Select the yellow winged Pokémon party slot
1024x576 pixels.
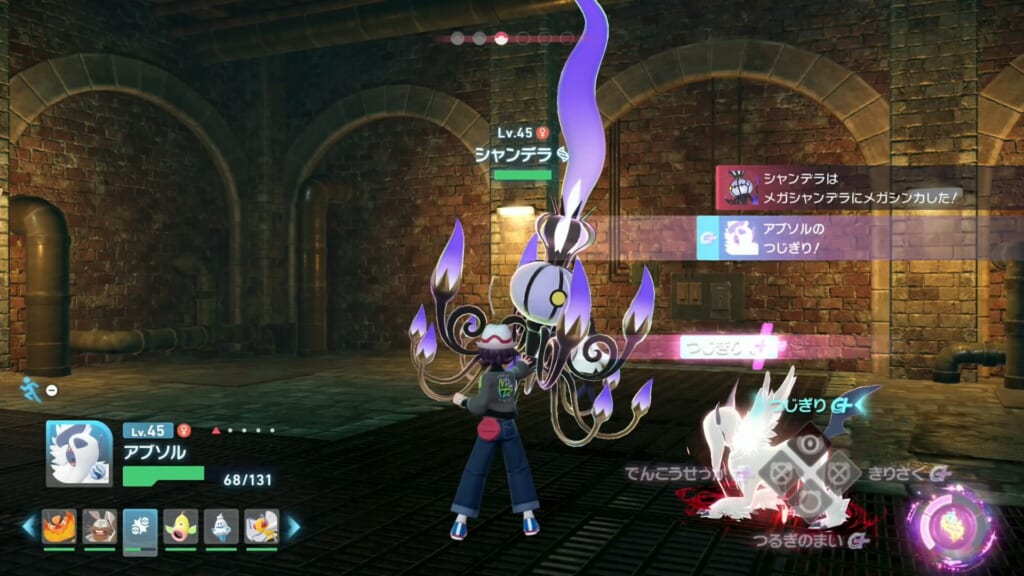261,527
